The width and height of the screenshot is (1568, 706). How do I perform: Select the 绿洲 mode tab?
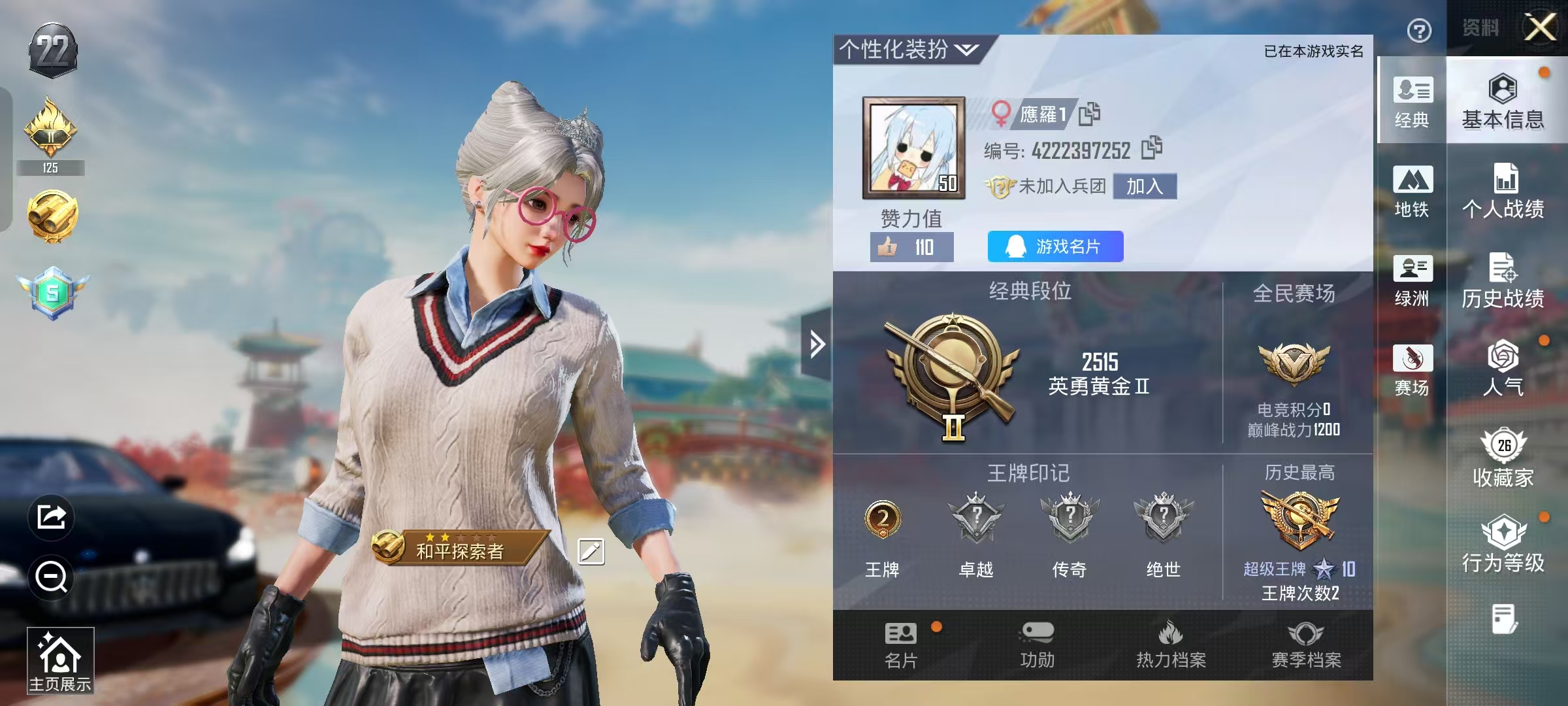tap(1412, 280)
